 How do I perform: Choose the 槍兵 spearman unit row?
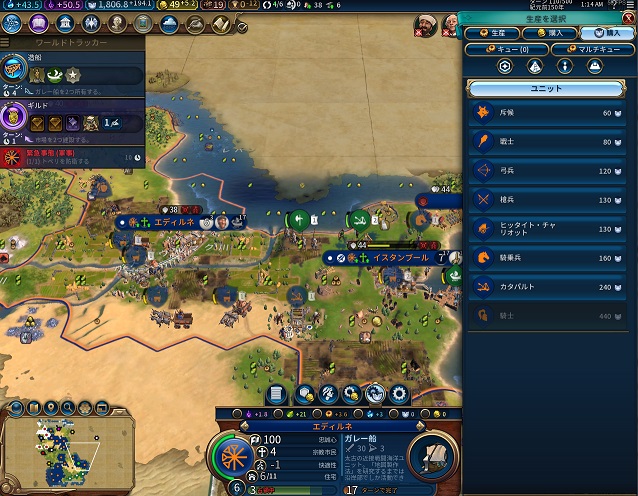click(x=548, y=200)
